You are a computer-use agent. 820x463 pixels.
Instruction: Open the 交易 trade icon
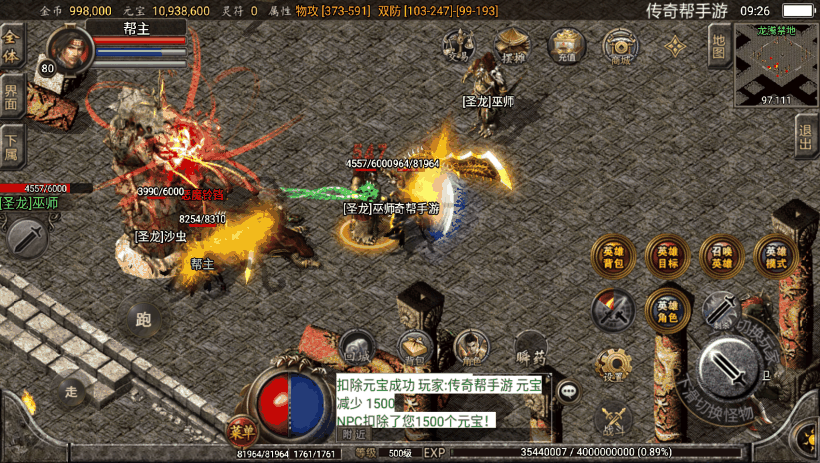coord(458,45)
